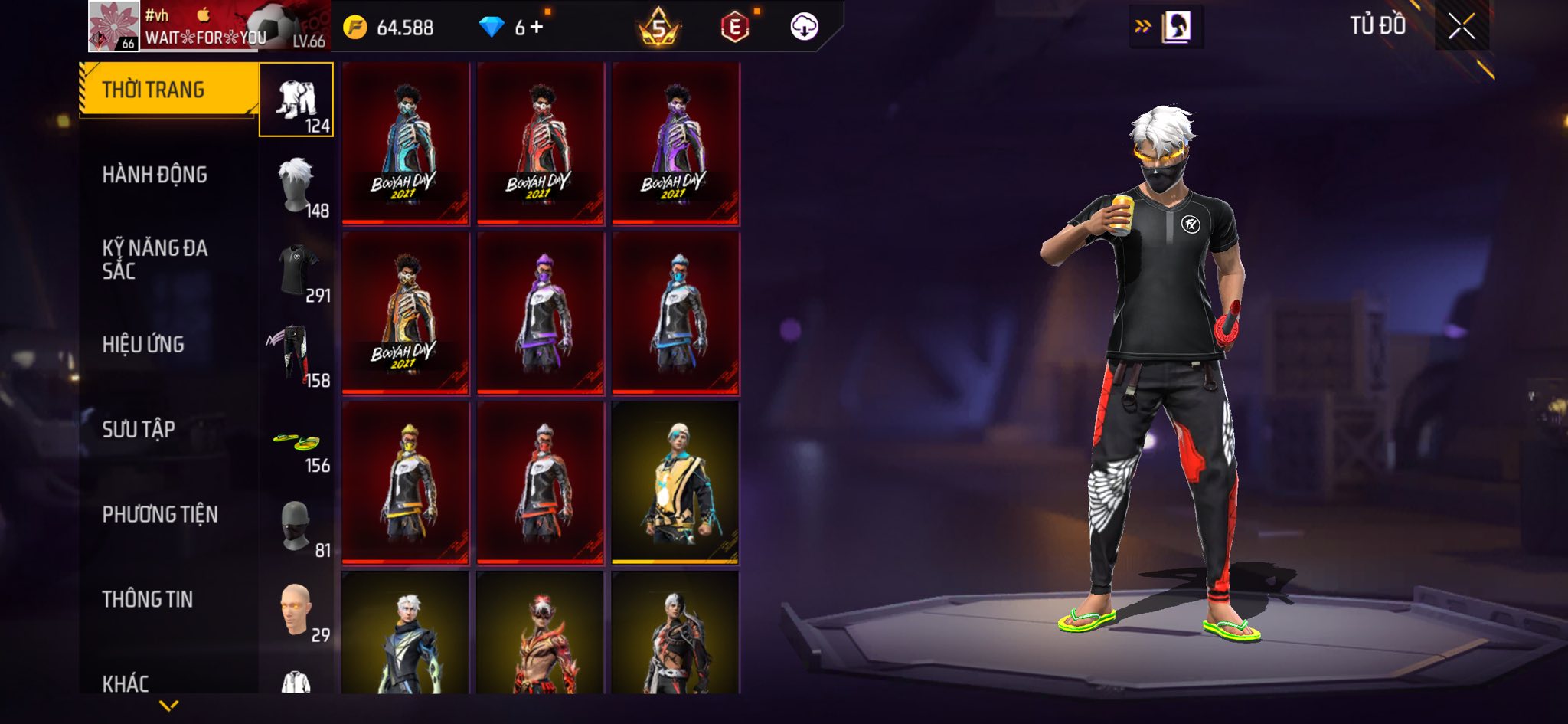The width and height of the screenshot is (1568, 724).
Task: Open the flip-flops footwear subcategory
Action: pyautogui.click(x=296, y=443)
